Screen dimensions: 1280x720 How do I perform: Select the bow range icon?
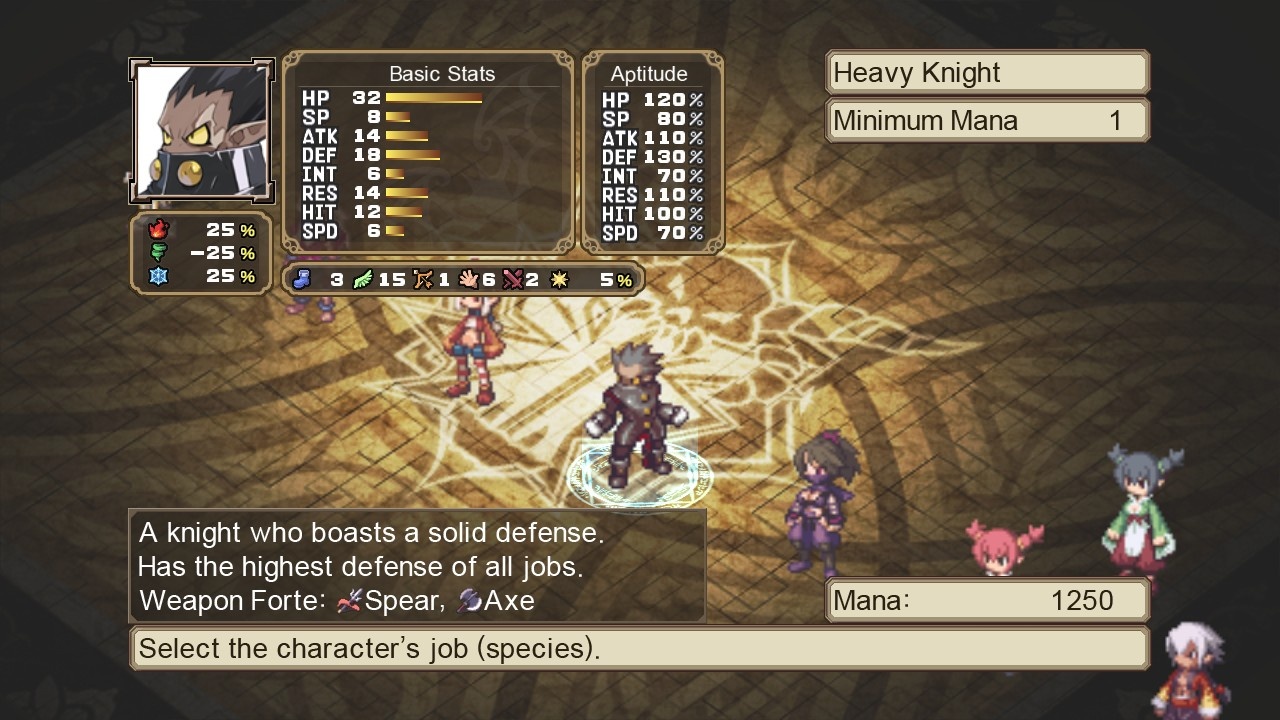tap(424, 279)
